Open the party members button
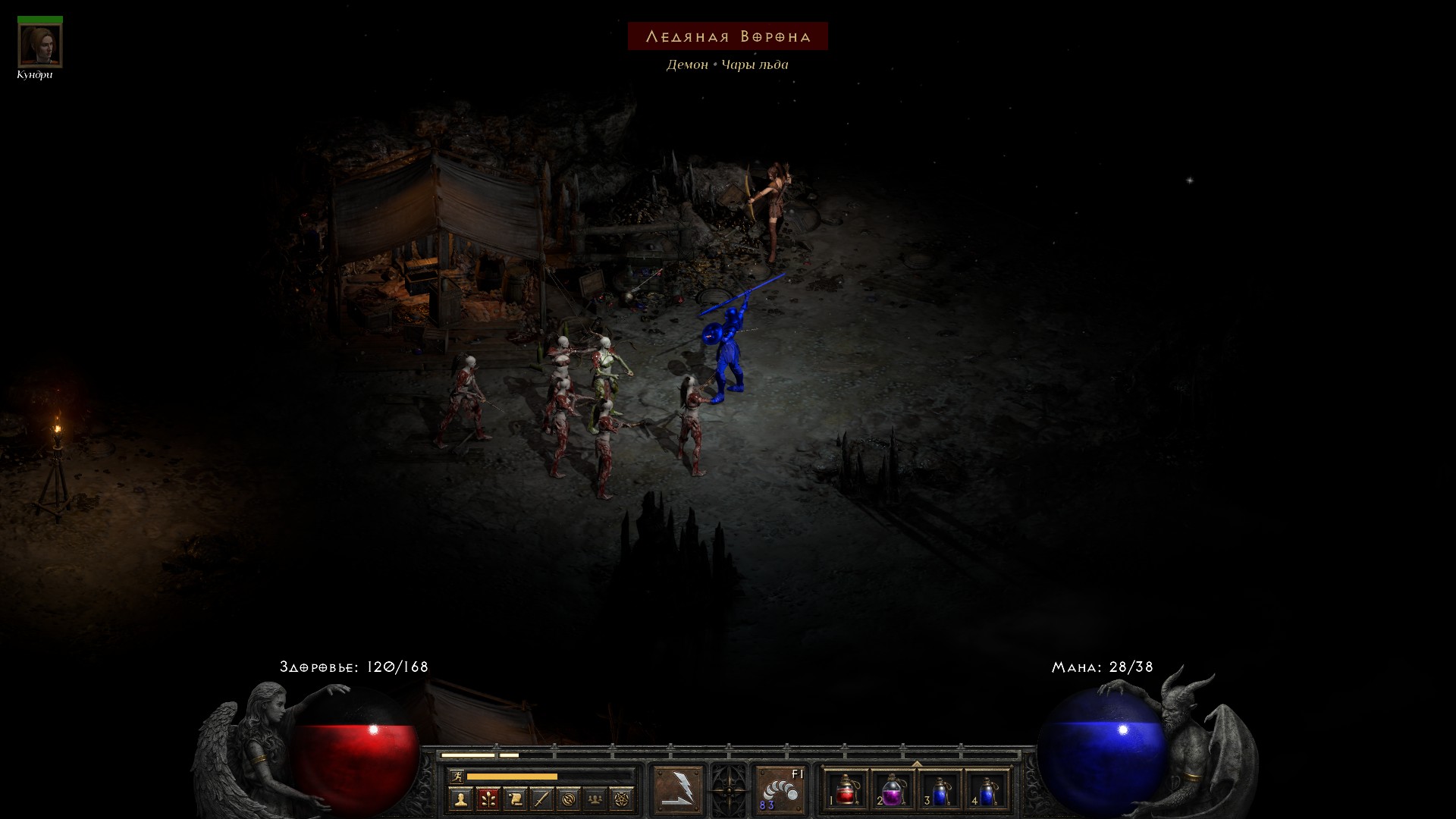The width and height of the screenshot is (1456, 819). click(x=595, y=799)
